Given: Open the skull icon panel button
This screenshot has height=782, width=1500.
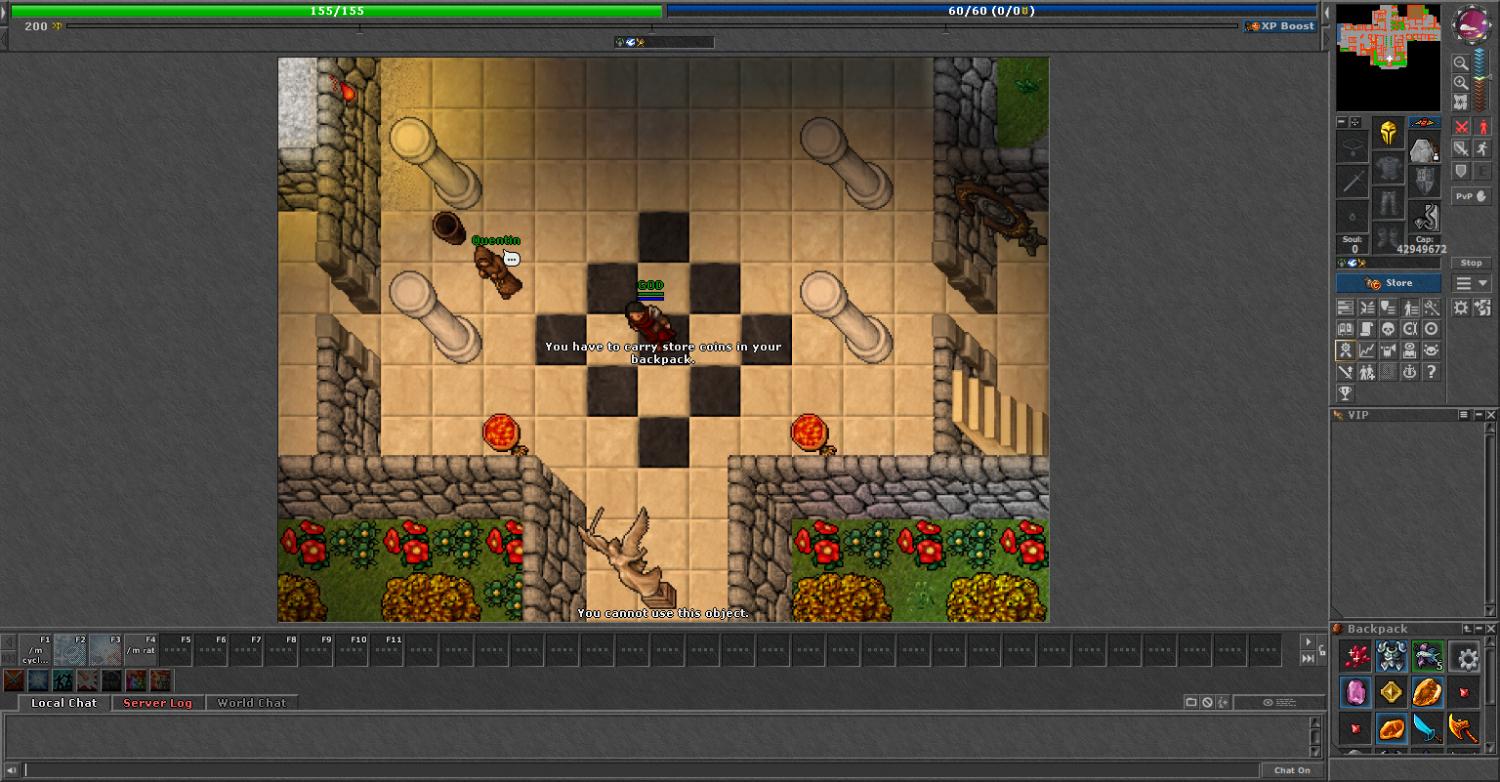Looking at the screenshot, I should pos(1388,329).
